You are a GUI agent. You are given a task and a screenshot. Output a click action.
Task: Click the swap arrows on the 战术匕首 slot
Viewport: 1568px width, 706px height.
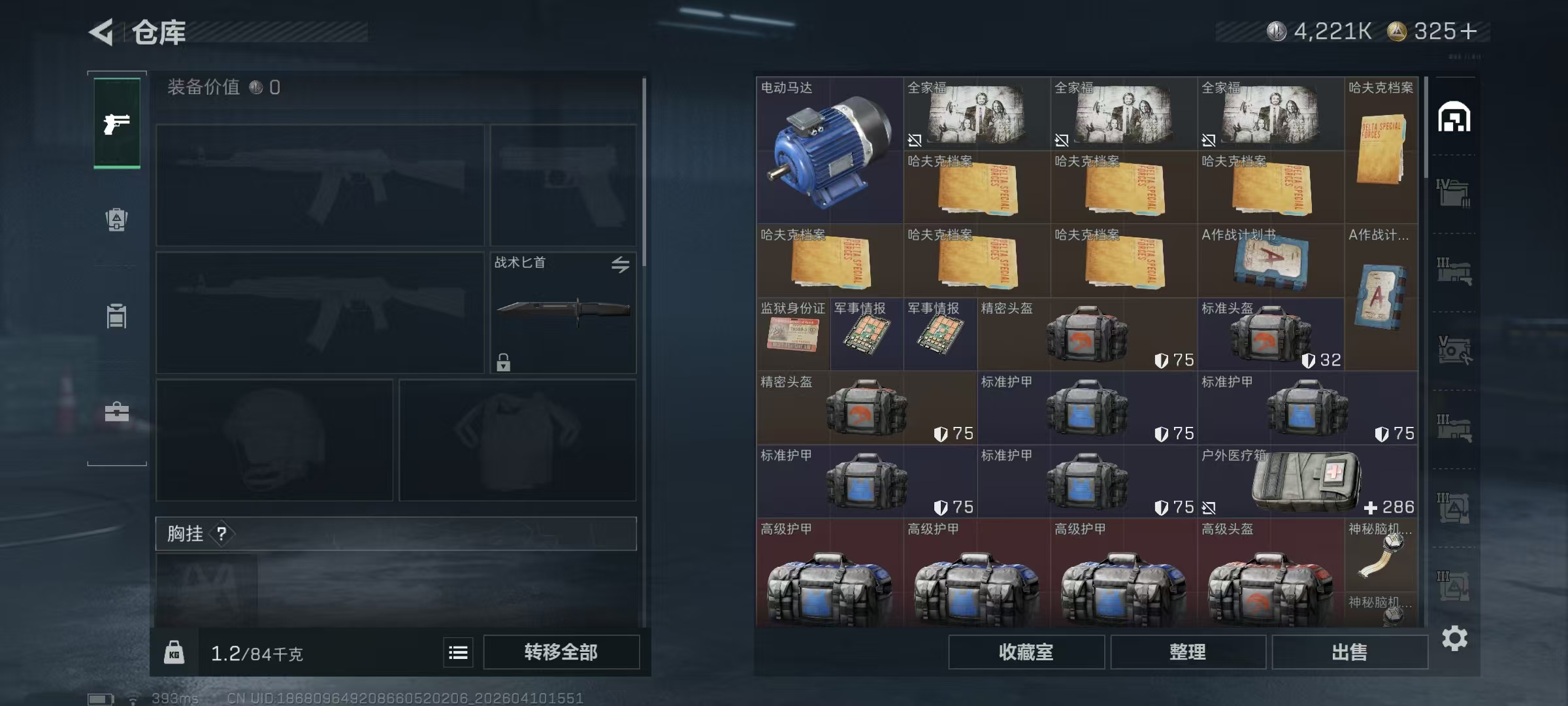coord(621,264)
